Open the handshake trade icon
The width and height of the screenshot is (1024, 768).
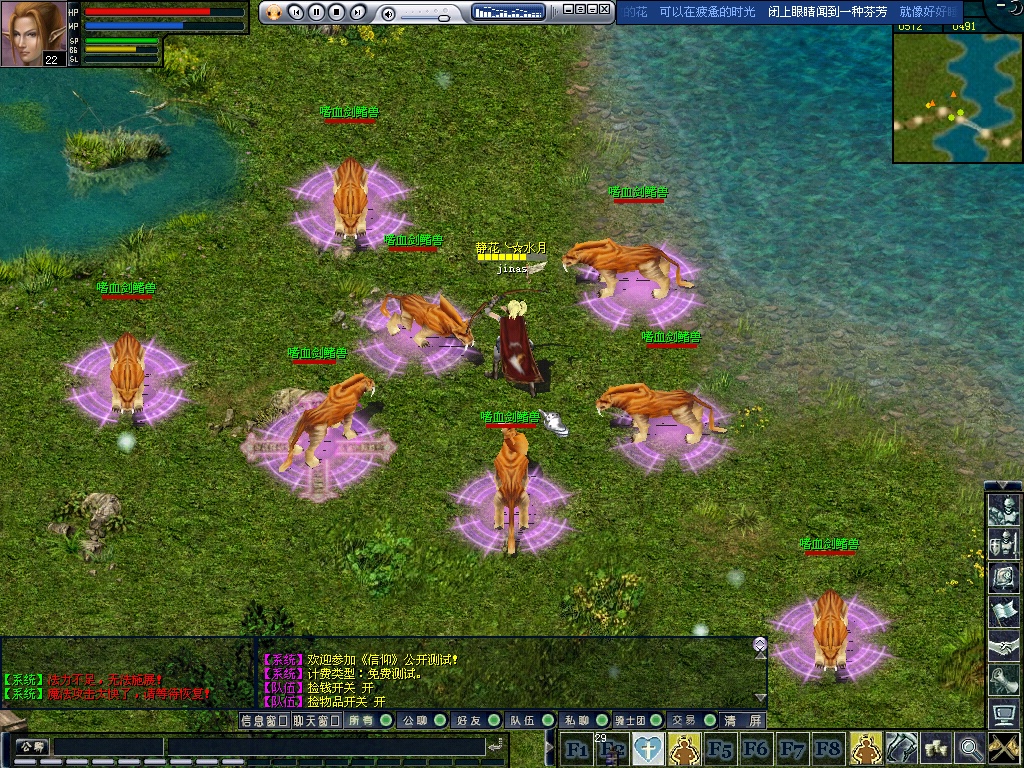(x=1002, y=646)
